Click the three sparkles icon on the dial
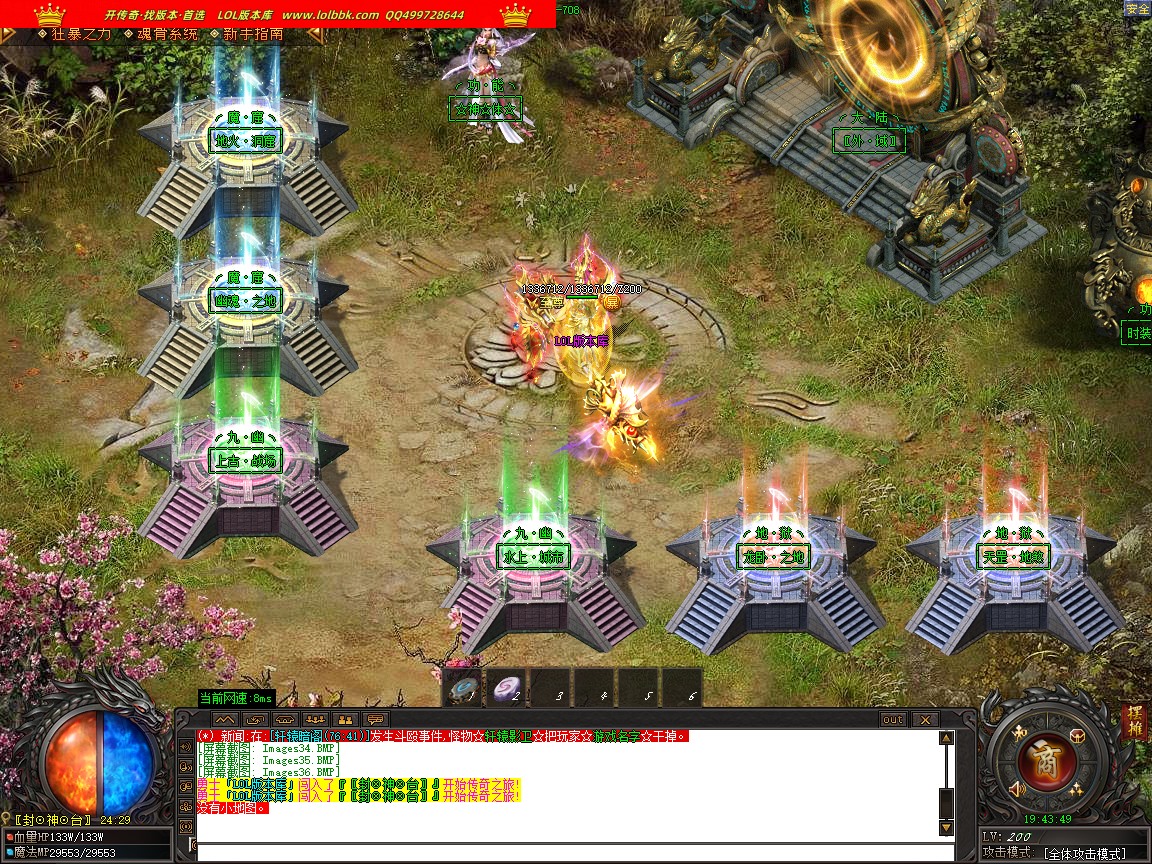The image size is (1152, 864). click(x=1076, y=790)
